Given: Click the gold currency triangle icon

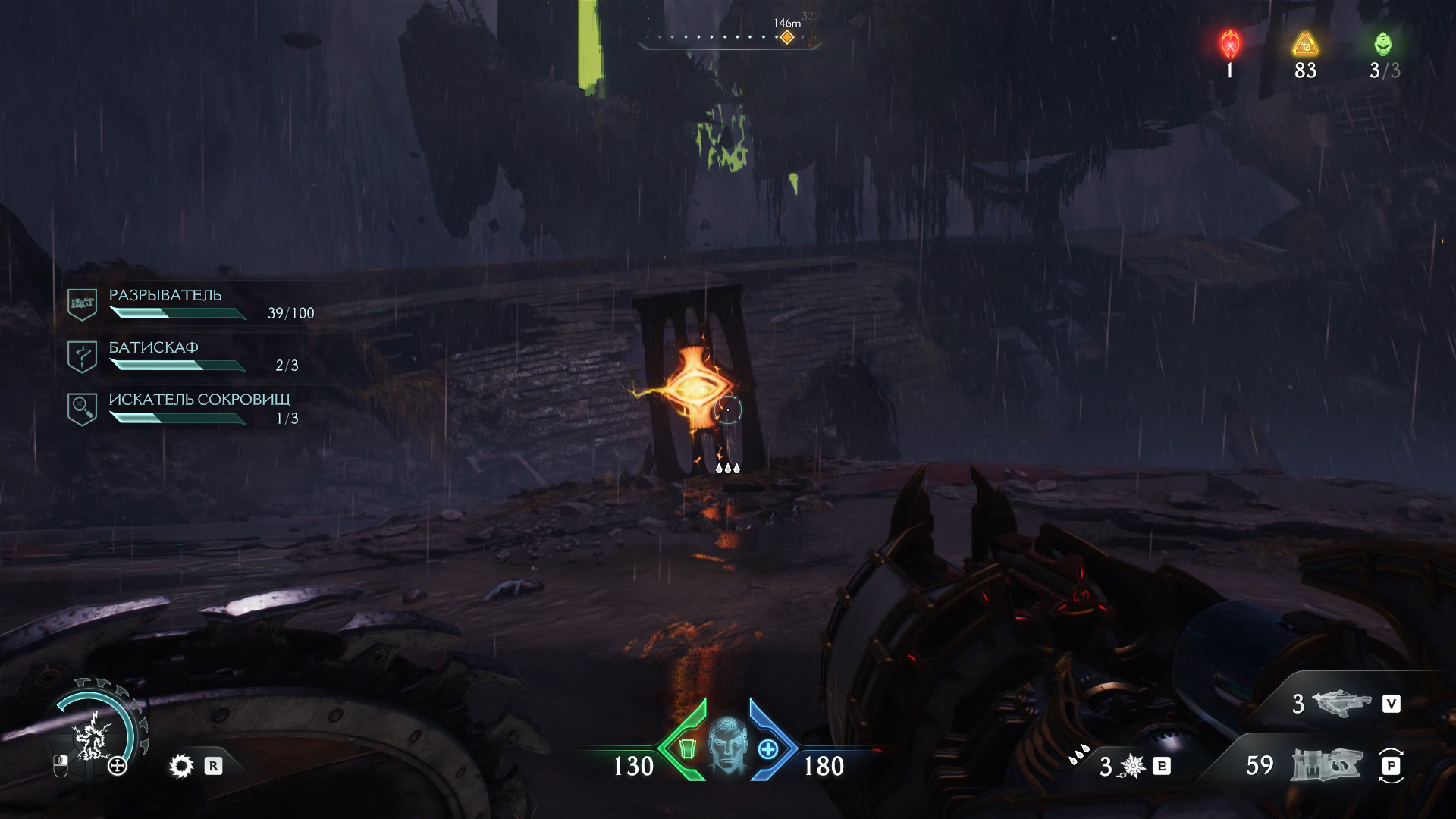Looking at the screenshot, I should point(1305,45).
